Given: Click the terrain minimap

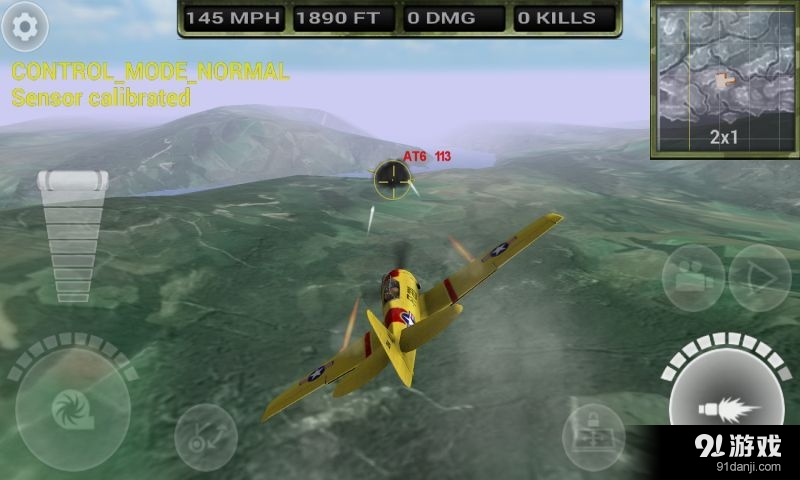Looking at the screenshot, I should [724, 79].
